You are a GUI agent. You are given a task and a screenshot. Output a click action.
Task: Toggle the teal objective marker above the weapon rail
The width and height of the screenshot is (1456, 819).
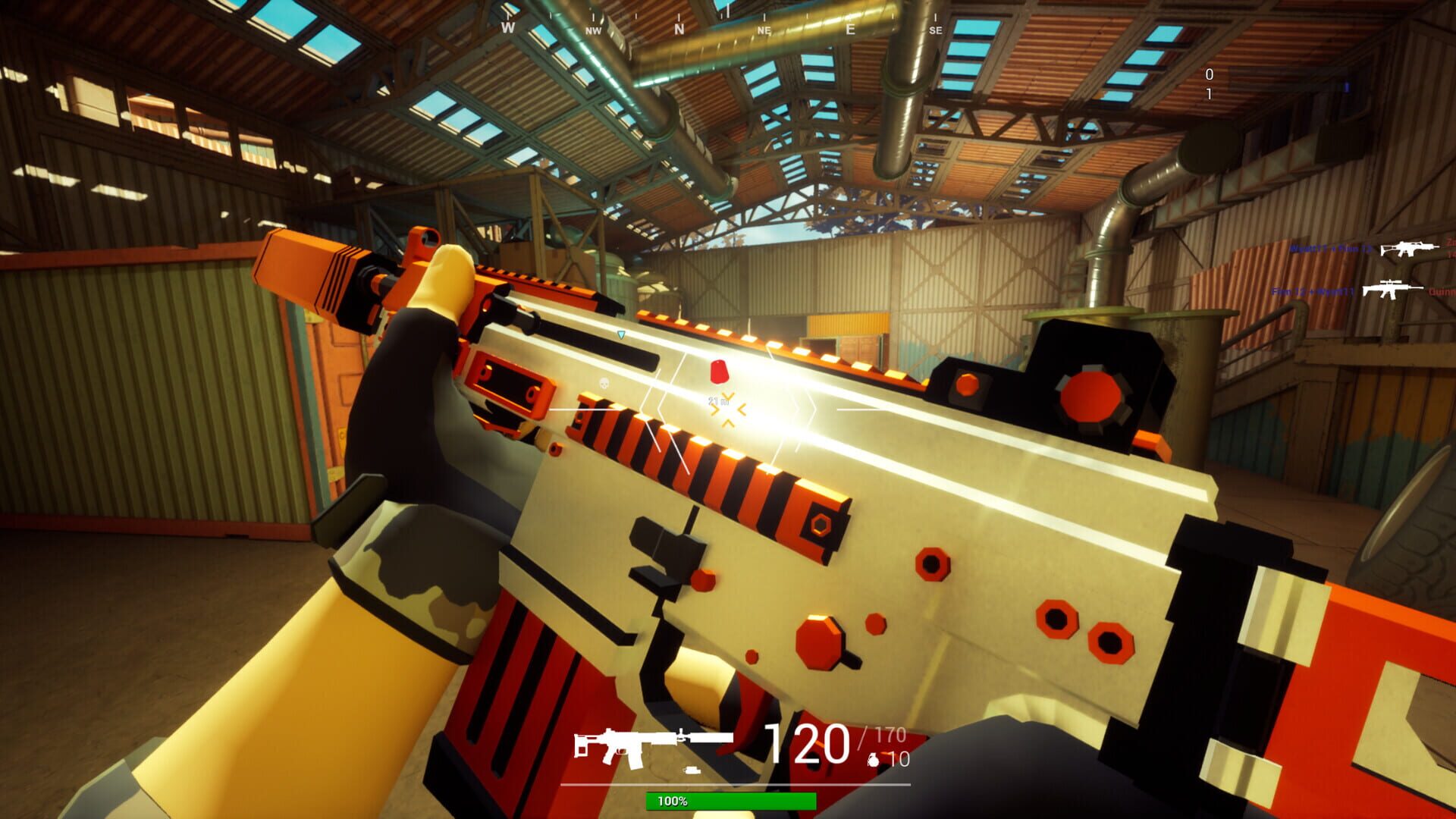point(620,334)
